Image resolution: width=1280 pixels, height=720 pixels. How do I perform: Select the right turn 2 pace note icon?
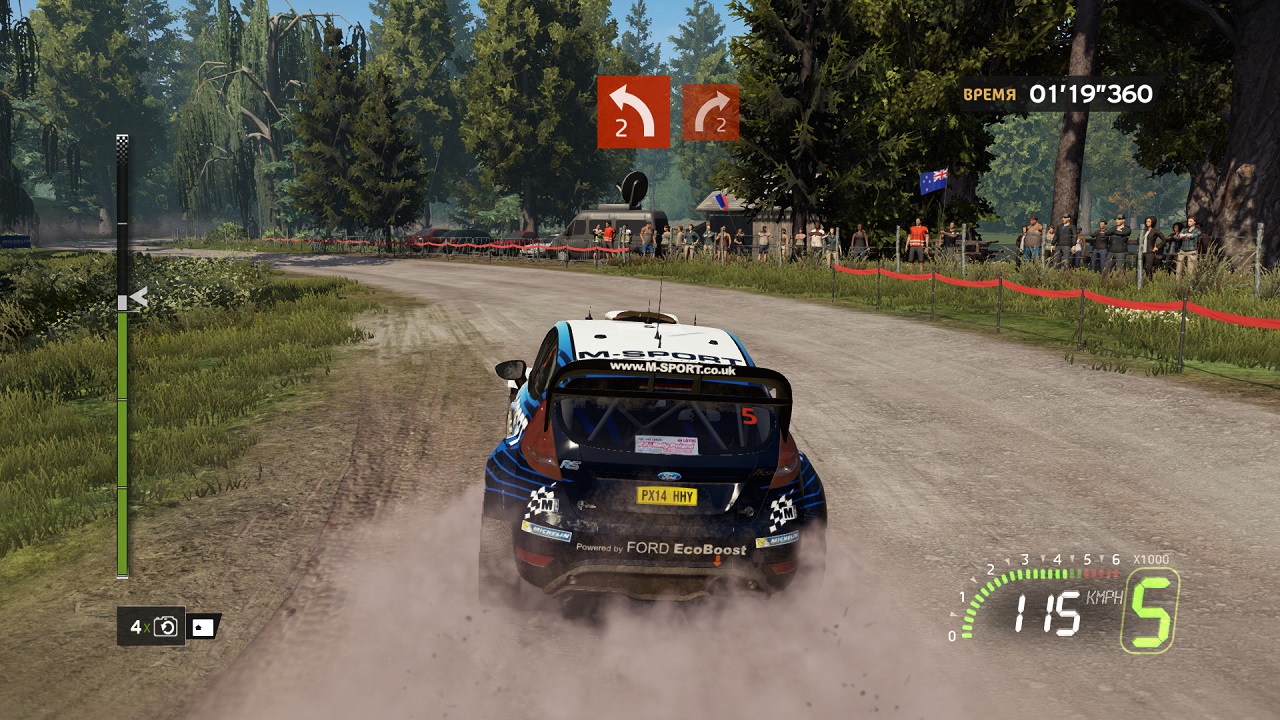[x=711, y=112]
